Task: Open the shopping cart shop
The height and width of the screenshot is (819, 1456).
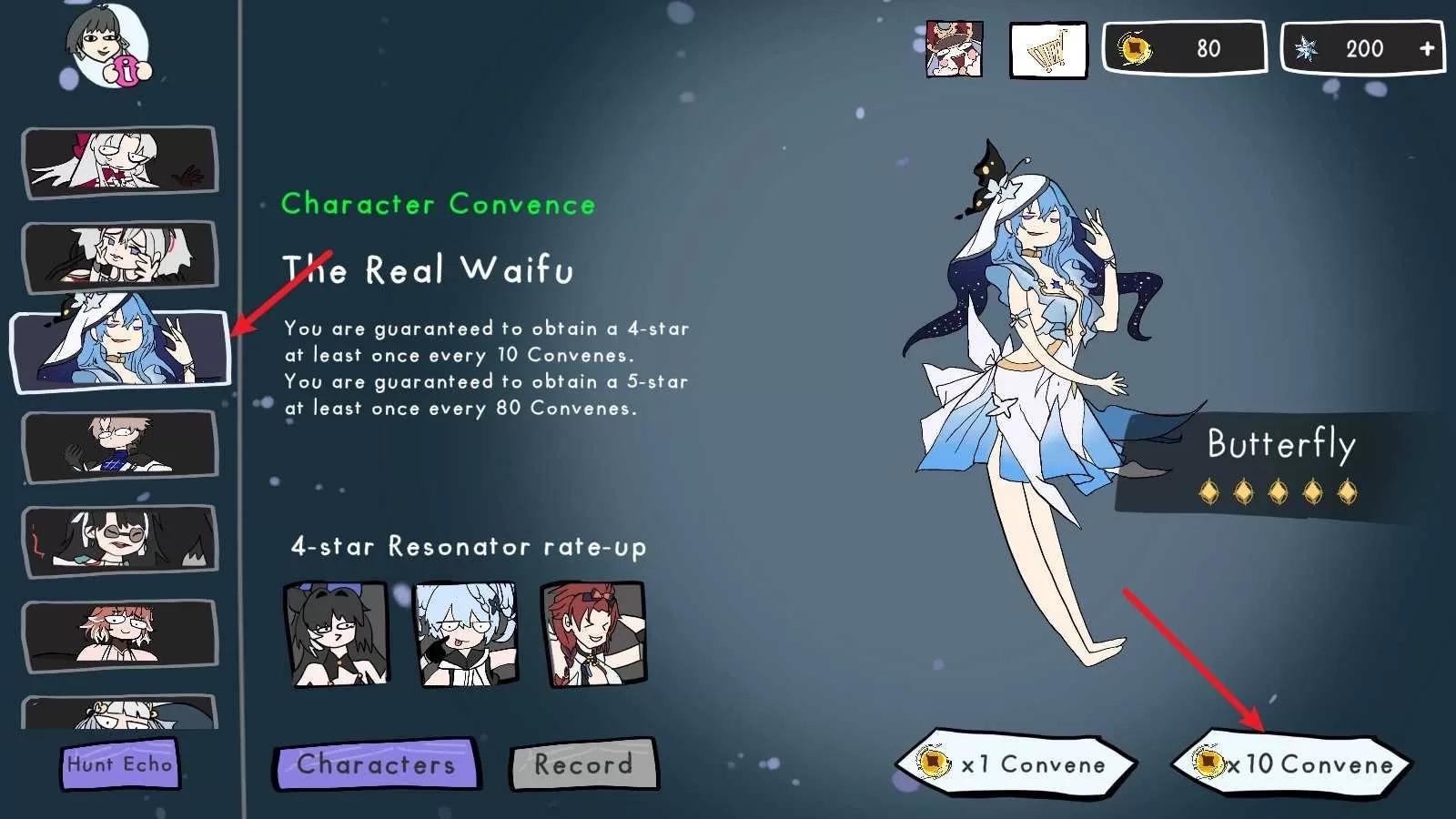Action: [x=1048, y=50]
